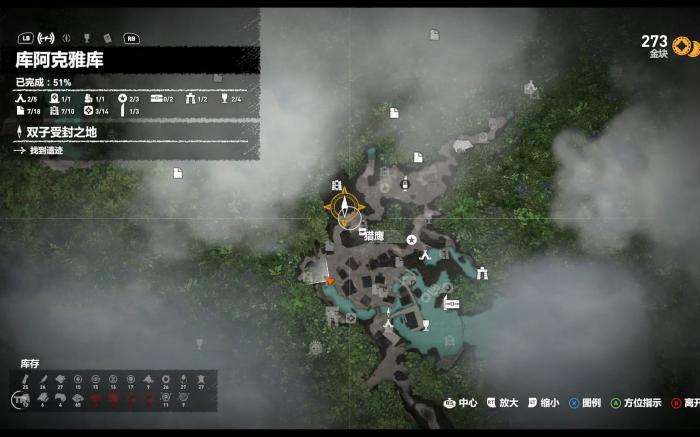Viewport: 700px width, 437px height.
Task: Switch to the trophy cup tab
Action: tap(87, 38)
